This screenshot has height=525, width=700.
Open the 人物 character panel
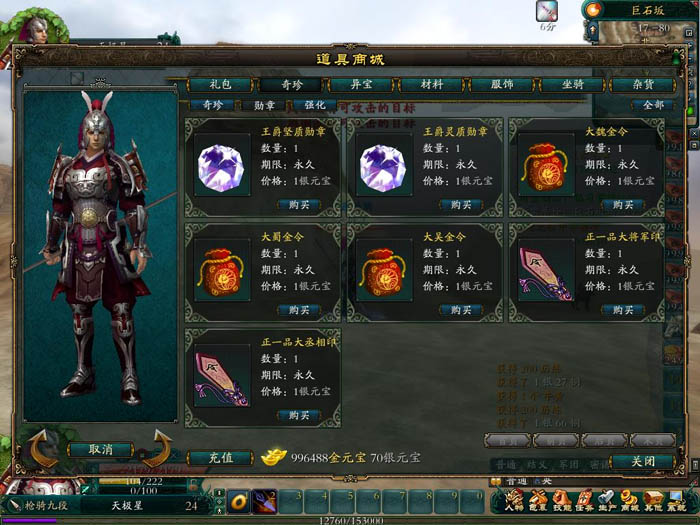pos(514,500)
